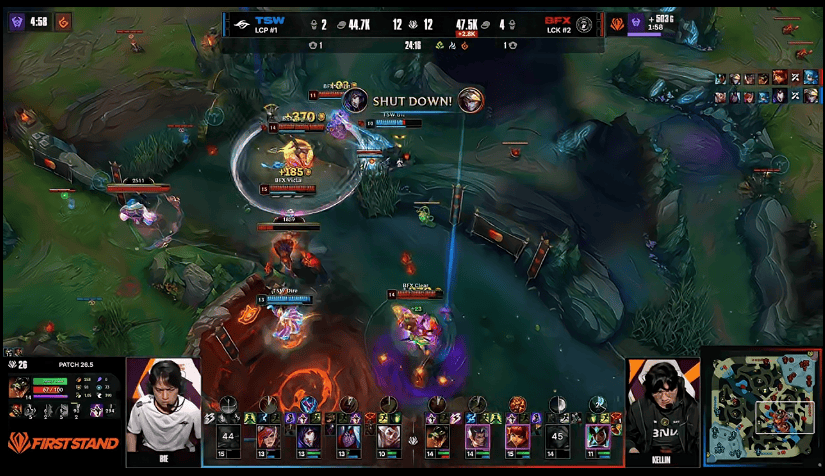The image size is (825, 476).
Task: Click the dead champion portrait showing 44
Action: click(228, 437)
